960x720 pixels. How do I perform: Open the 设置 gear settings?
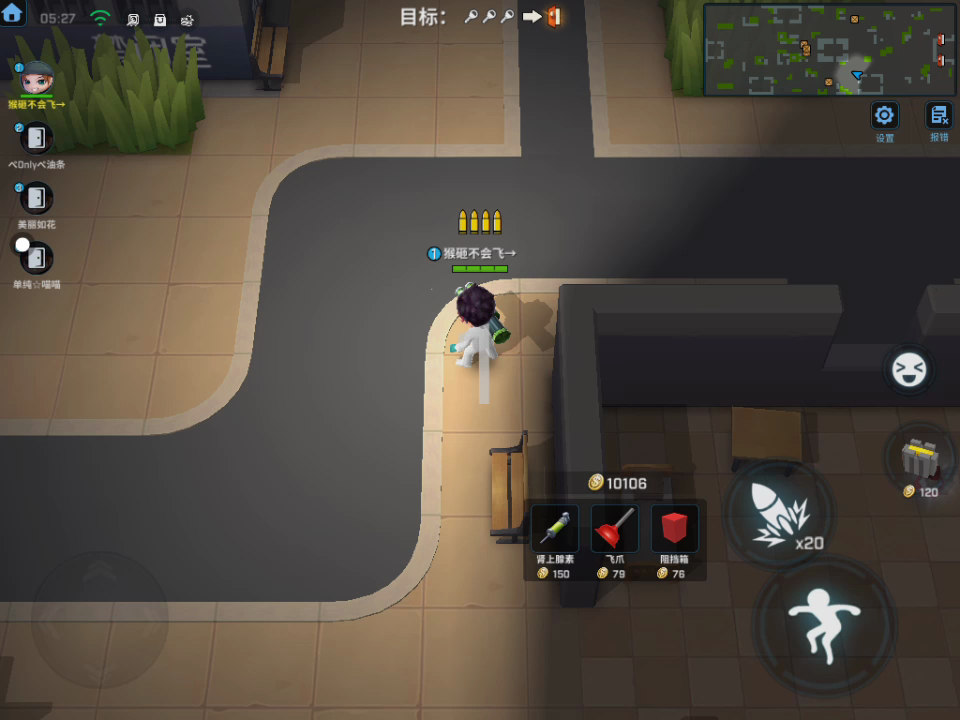click(885, 114)
